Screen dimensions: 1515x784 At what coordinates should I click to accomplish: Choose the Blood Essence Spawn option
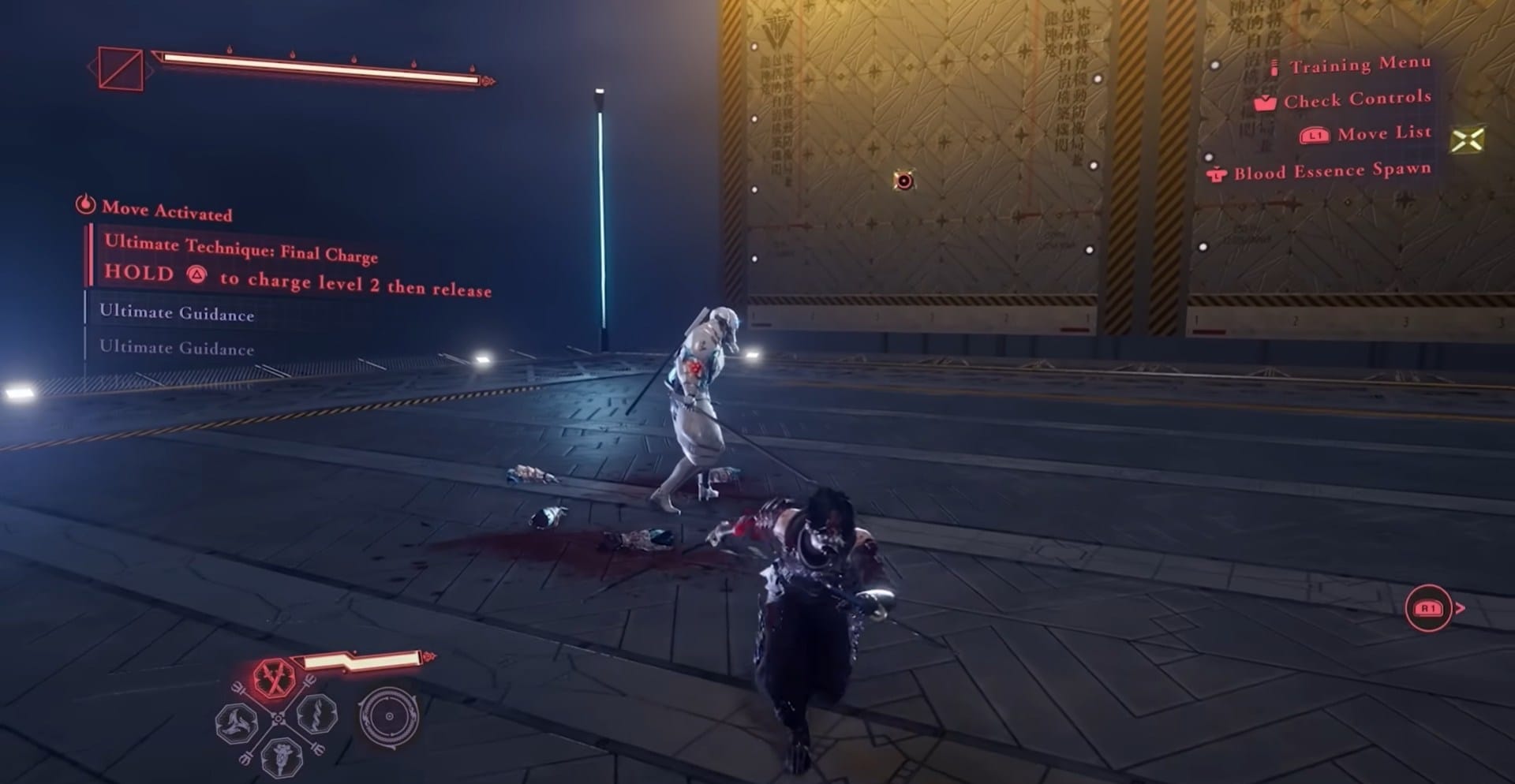[x=1331, y=171]
